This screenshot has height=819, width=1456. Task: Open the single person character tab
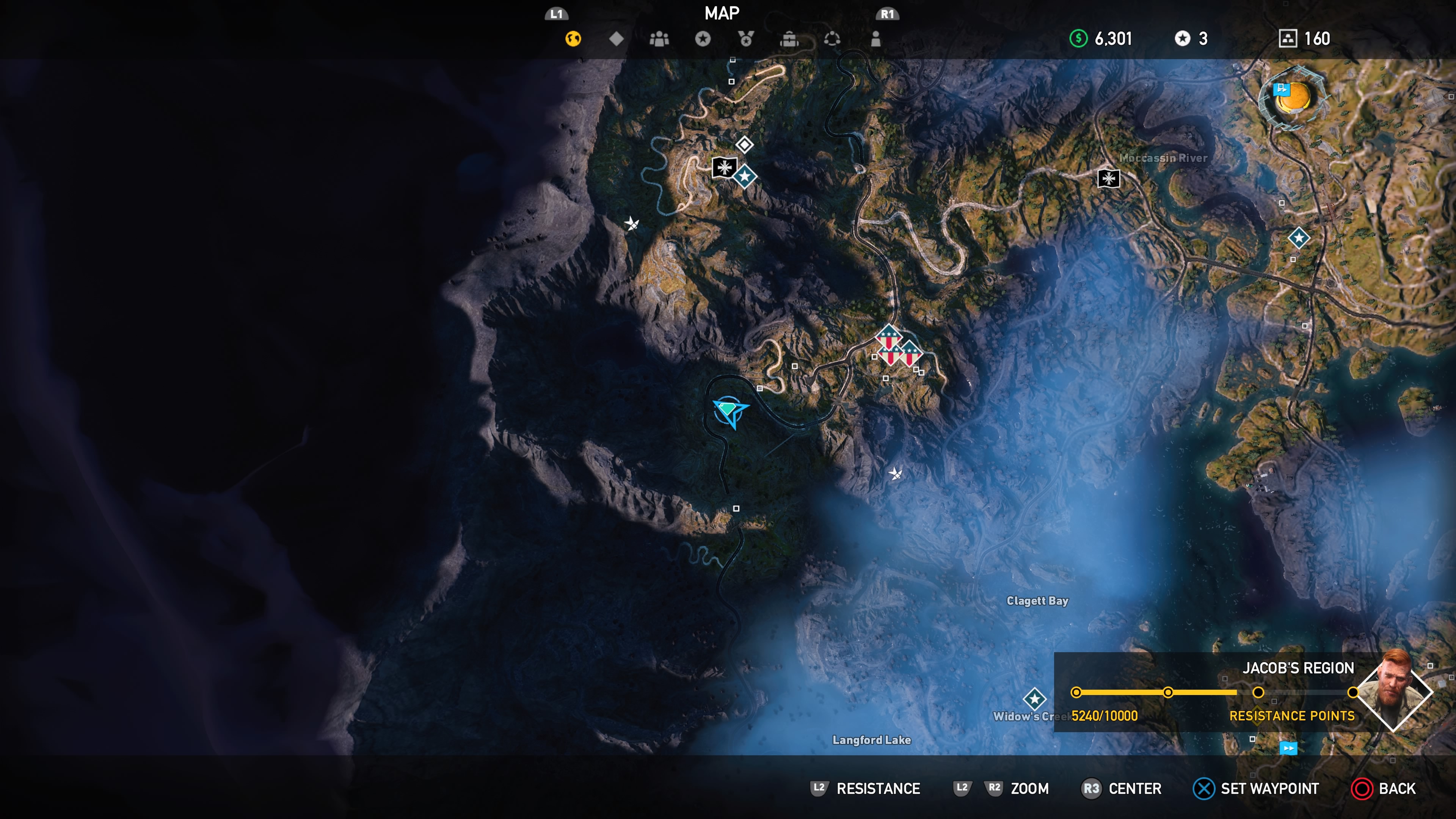point(875,38)
